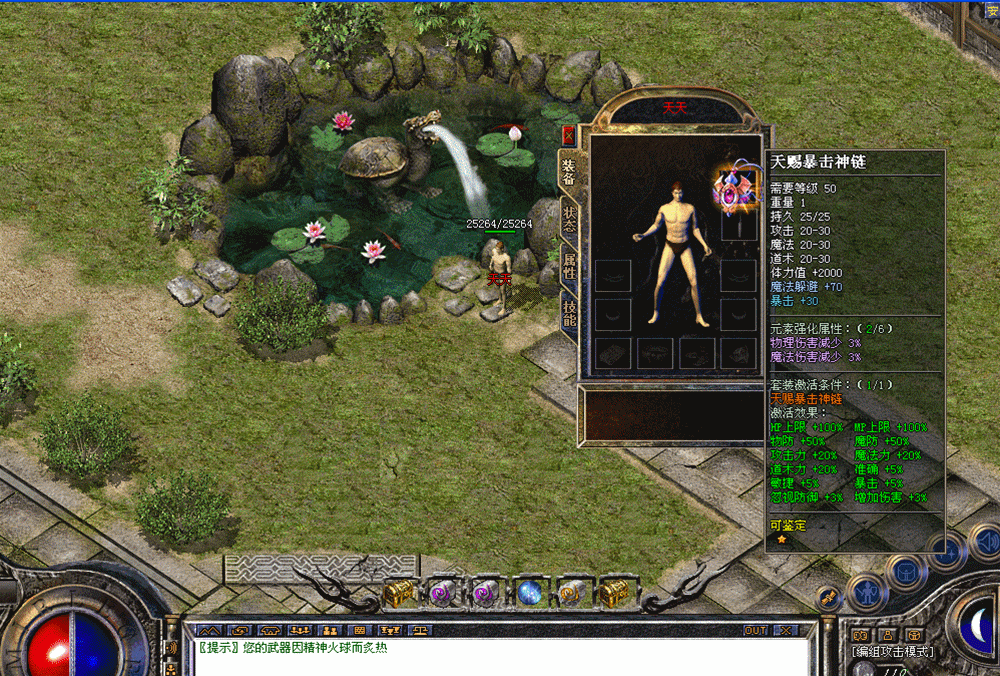Click the small golden satellite icon
This screenshot has width=1000, height=676.
(829, 598)
